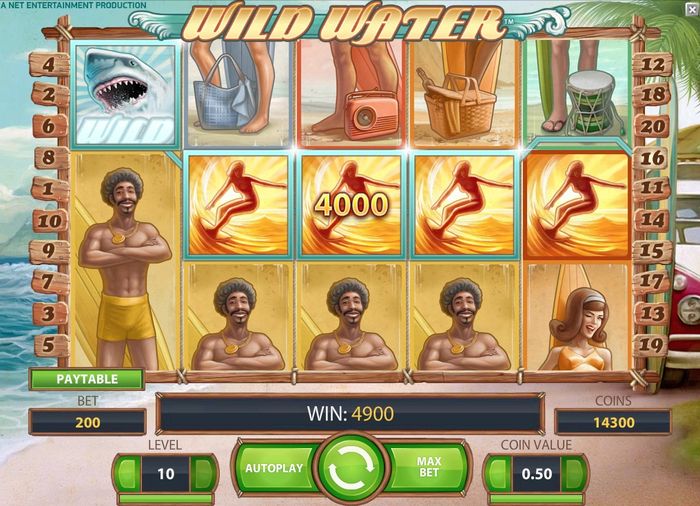This screenshot has width=700, height=506.
Task: Close the game window with the X
Action: pos(691,7)
